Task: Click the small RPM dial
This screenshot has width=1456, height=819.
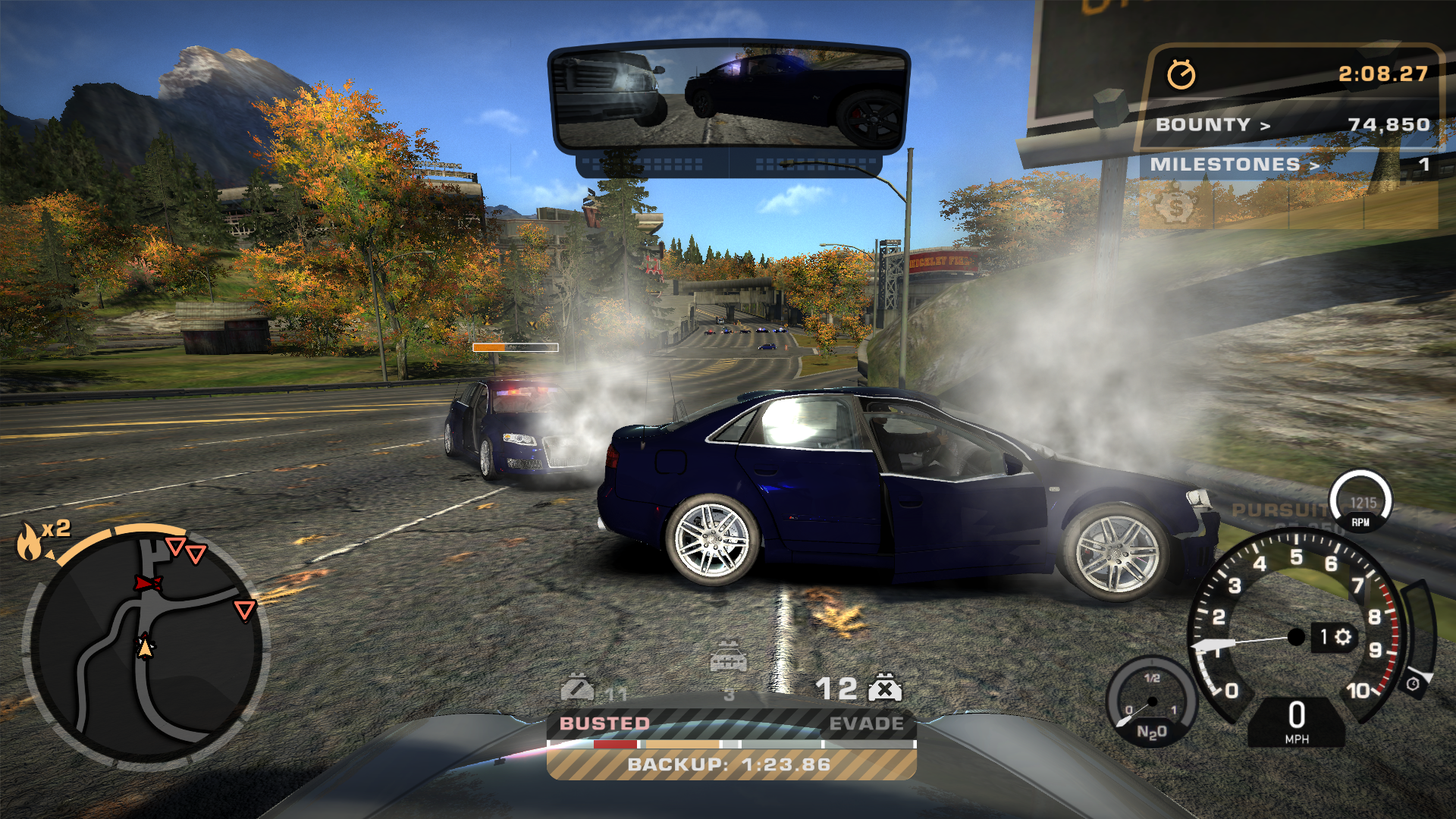Action: pyautogui.click(x=1361, y=502)
